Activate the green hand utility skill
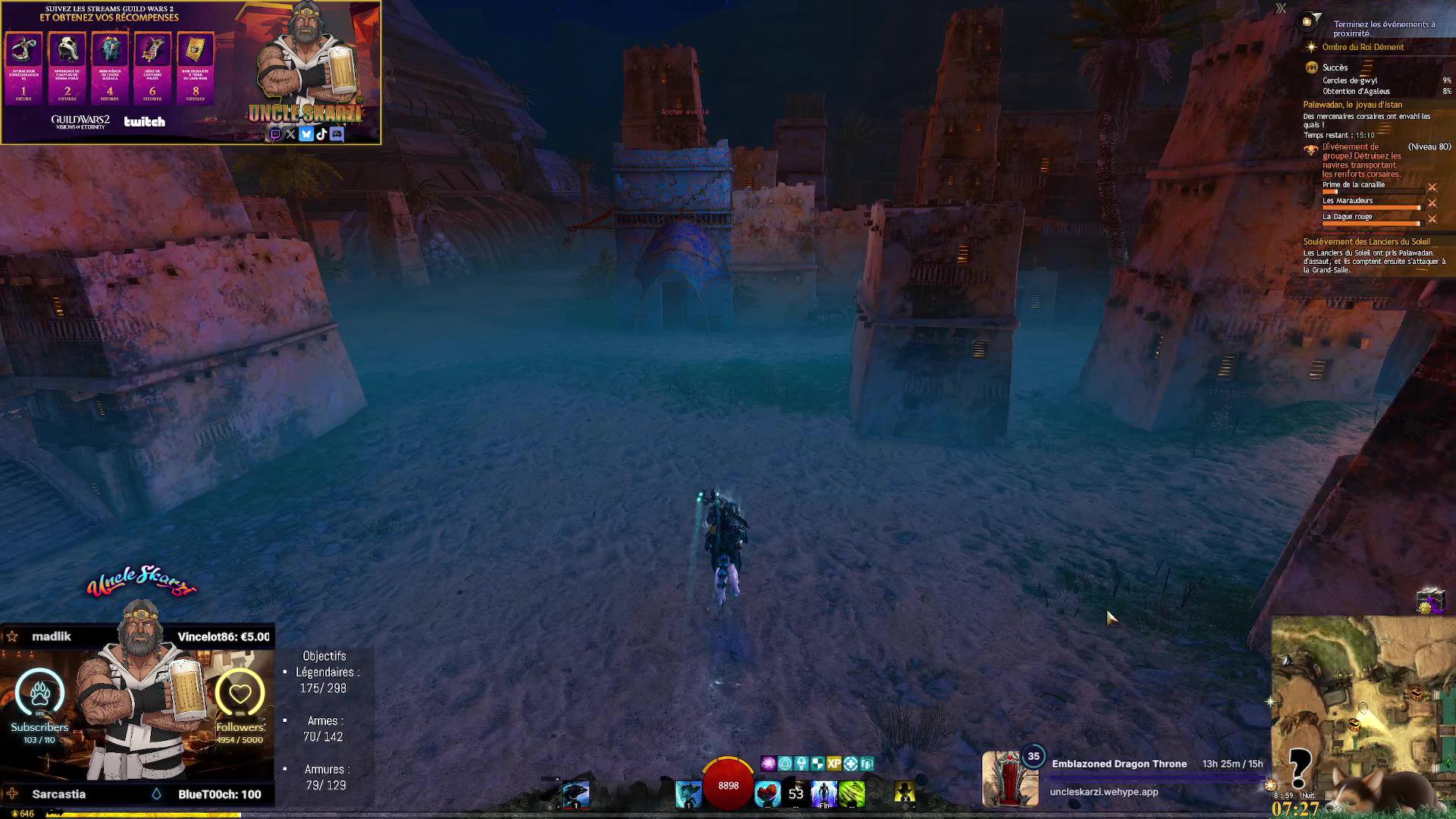 [x=852, y=794]
